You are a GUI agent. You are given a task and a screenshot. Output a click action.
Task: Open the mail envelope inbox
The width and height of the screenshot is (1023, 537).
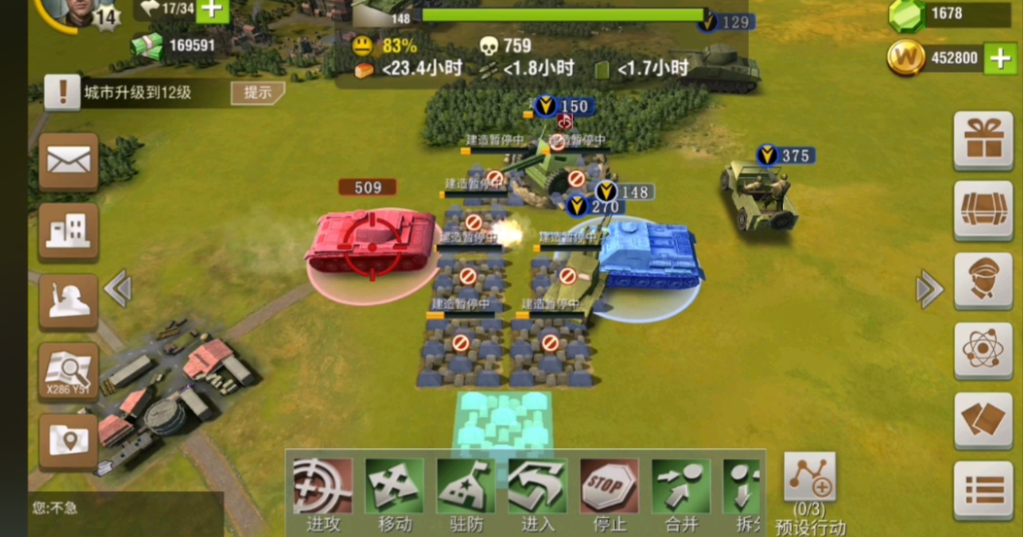click(x=69, y=160)
